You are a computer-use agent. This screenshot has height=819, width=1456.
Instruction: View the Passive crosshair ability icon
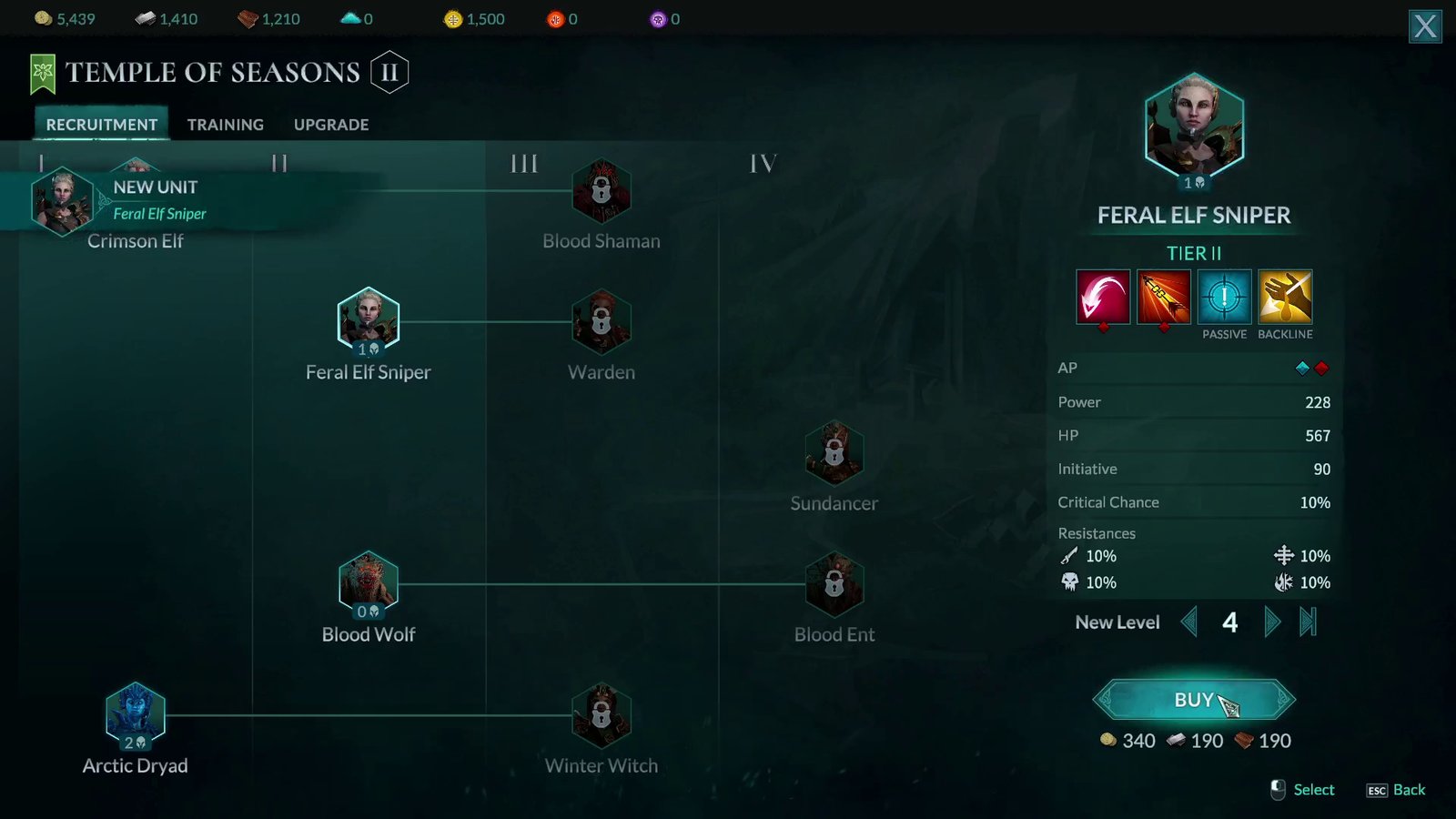tap(1225, 299)
